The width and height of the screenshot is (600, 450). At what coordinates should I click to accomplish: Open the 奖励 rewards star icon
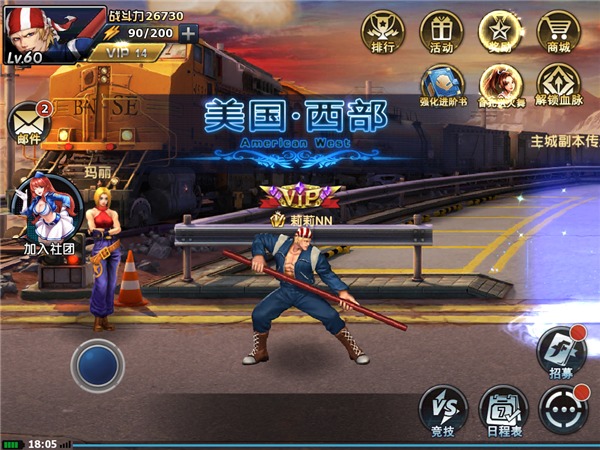click(x=499, y=30)
